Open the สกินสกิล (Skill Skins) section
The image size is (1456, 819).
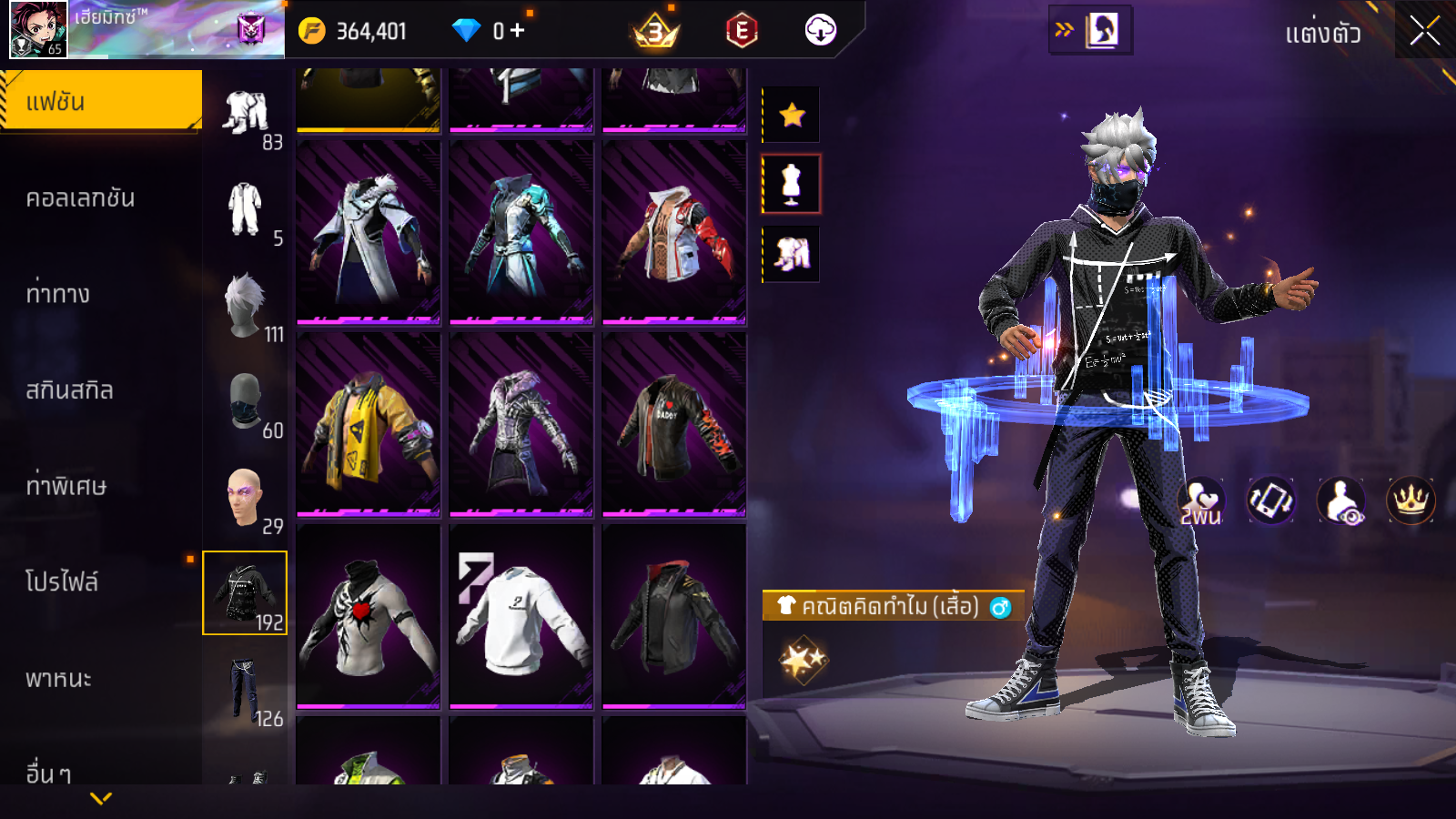pos(70,390)
